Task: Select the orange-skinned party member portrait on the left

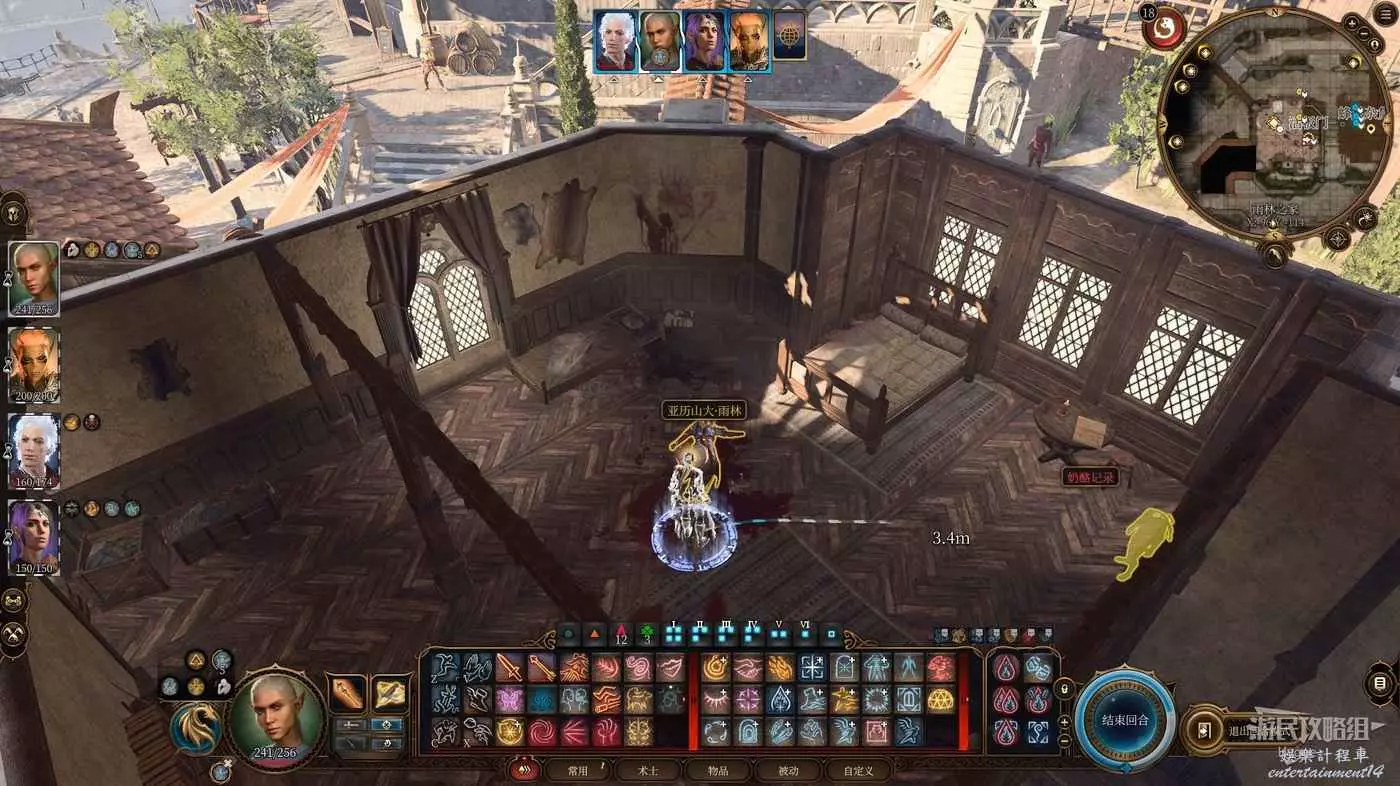Action: 35,365
